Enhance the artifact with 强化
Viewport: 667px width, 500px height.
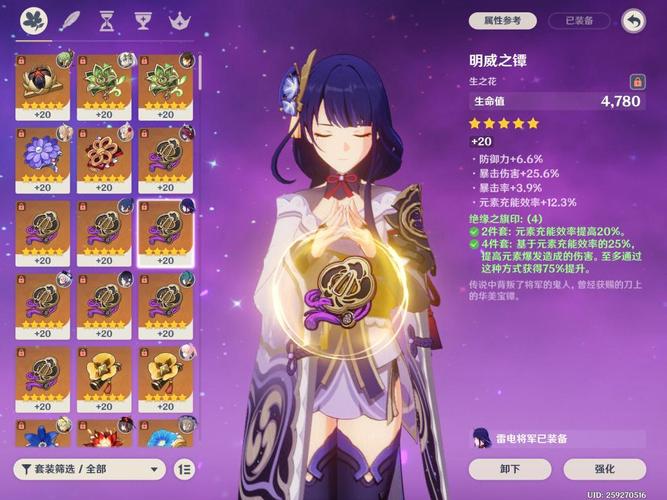(x=604, y=468)
